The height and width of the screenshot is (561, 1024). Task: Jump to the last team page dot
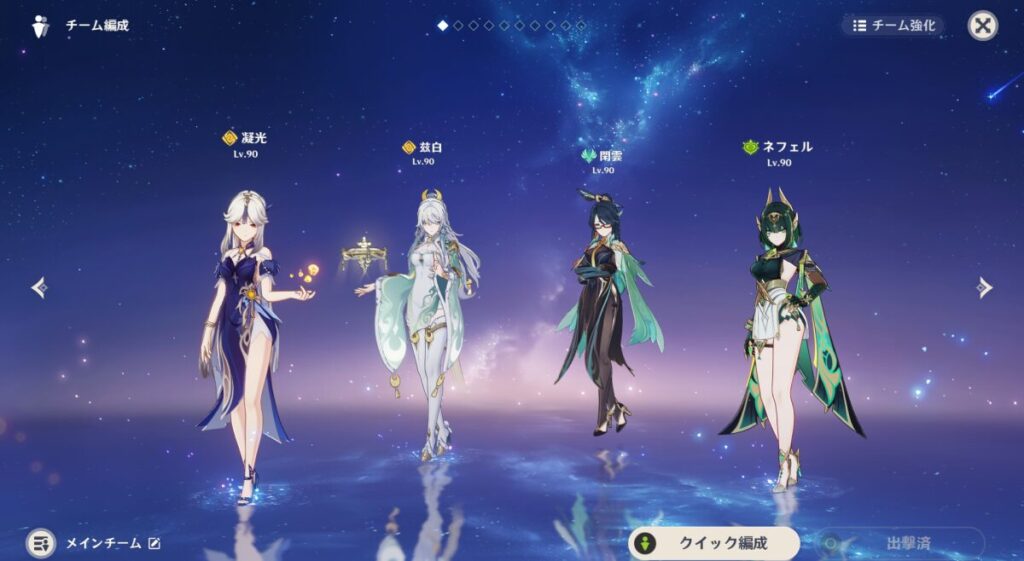coord(581,25)
